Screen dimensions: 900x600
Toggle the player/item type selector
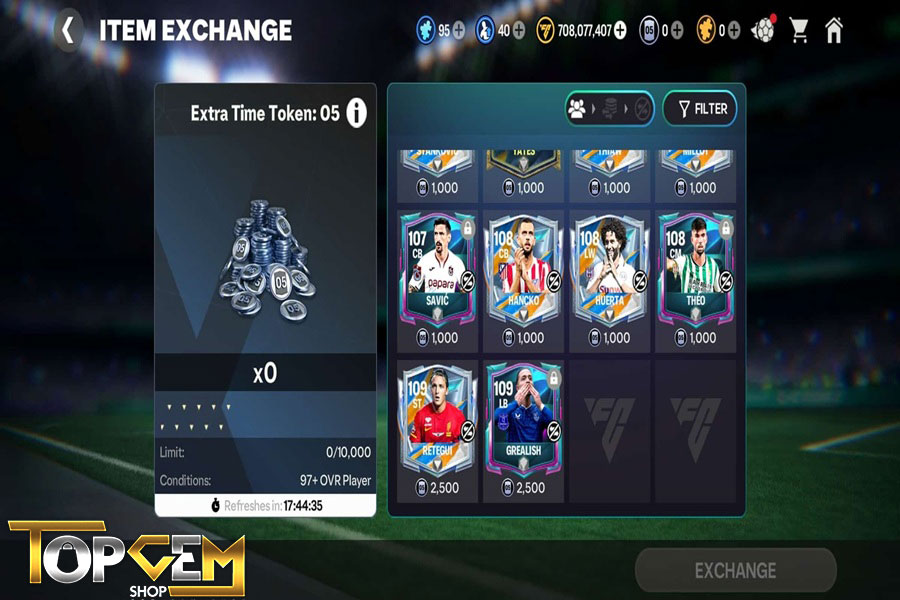pos(609,109)
